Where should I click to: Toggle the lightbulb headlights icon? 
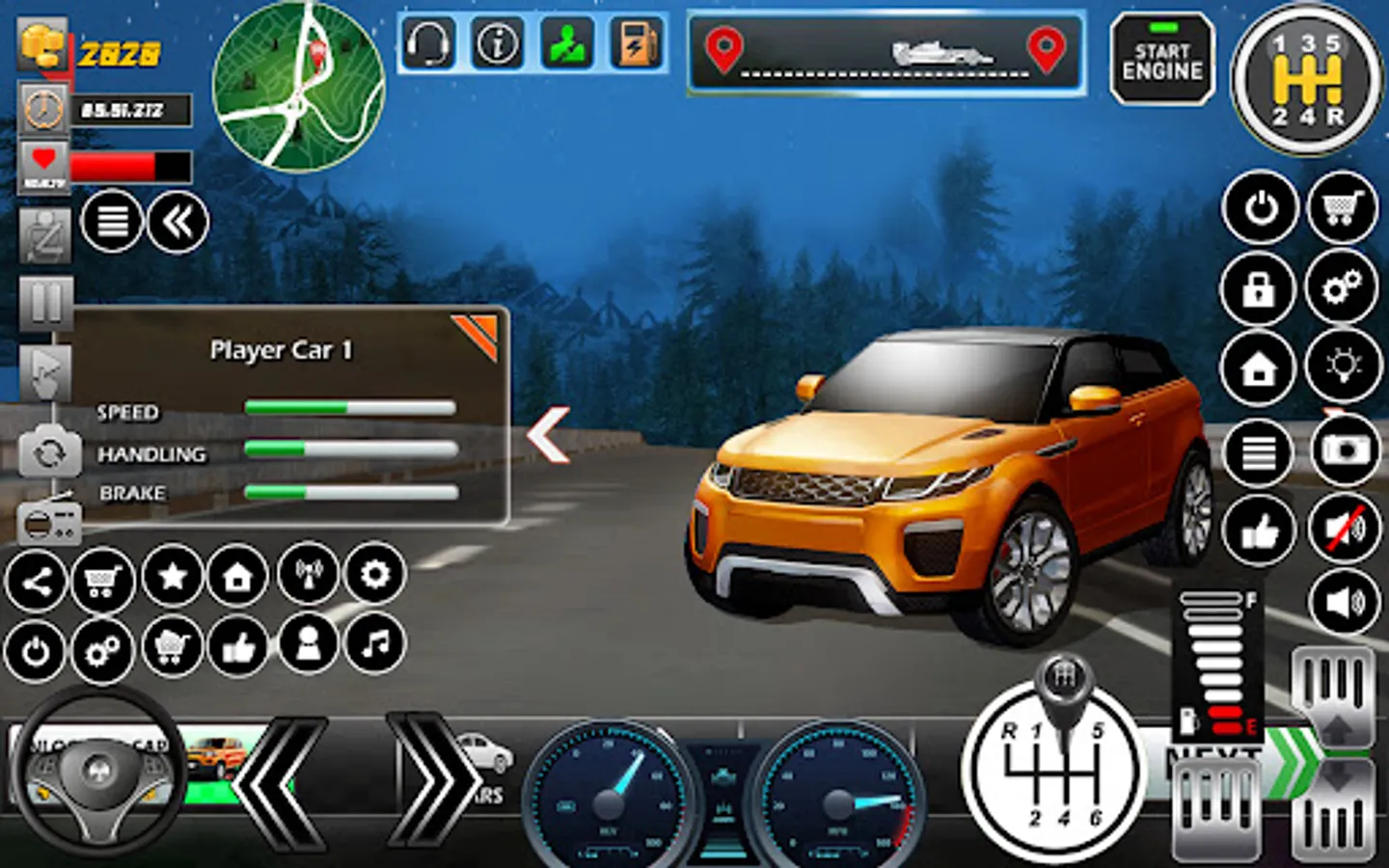point(1342,366)
